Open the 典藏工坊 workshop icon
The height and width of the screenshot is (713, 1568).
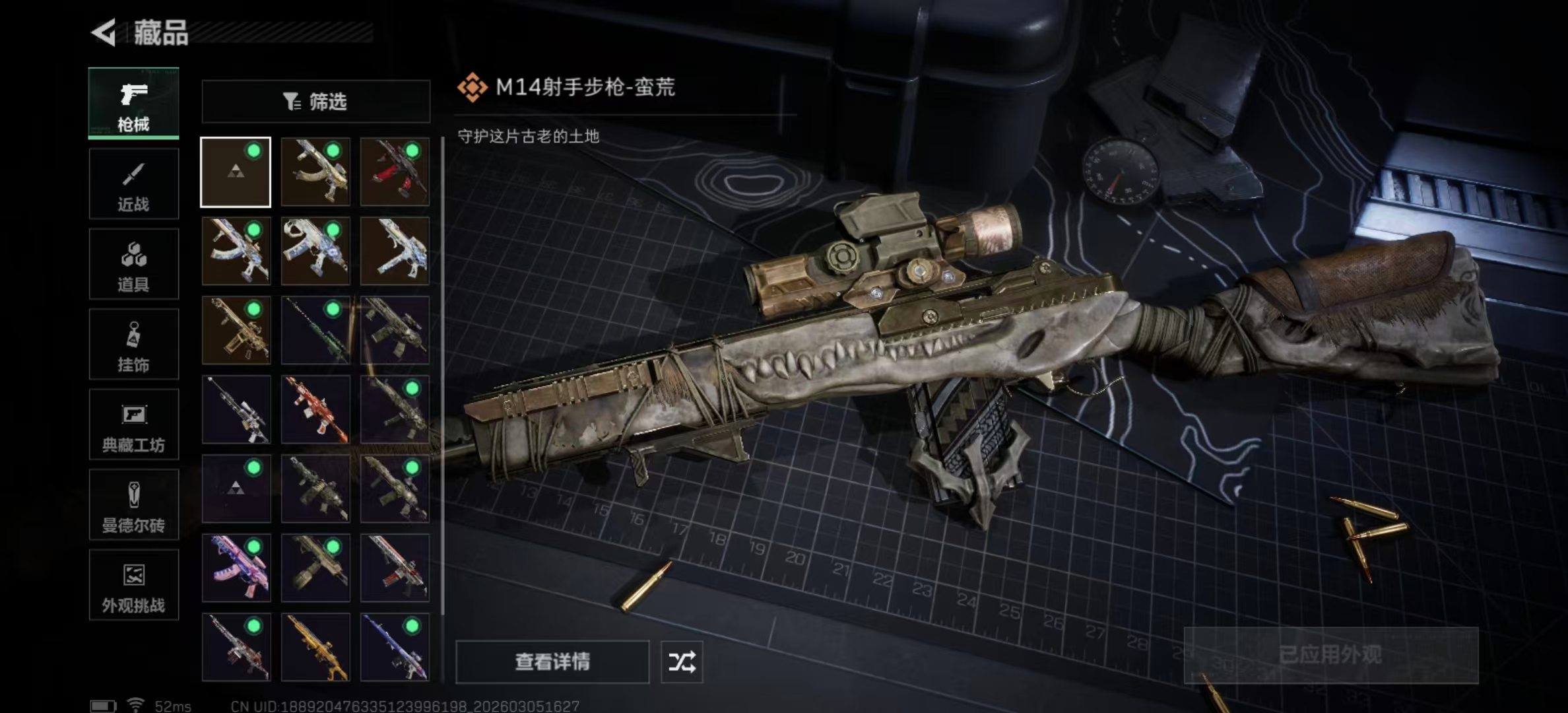133,424
